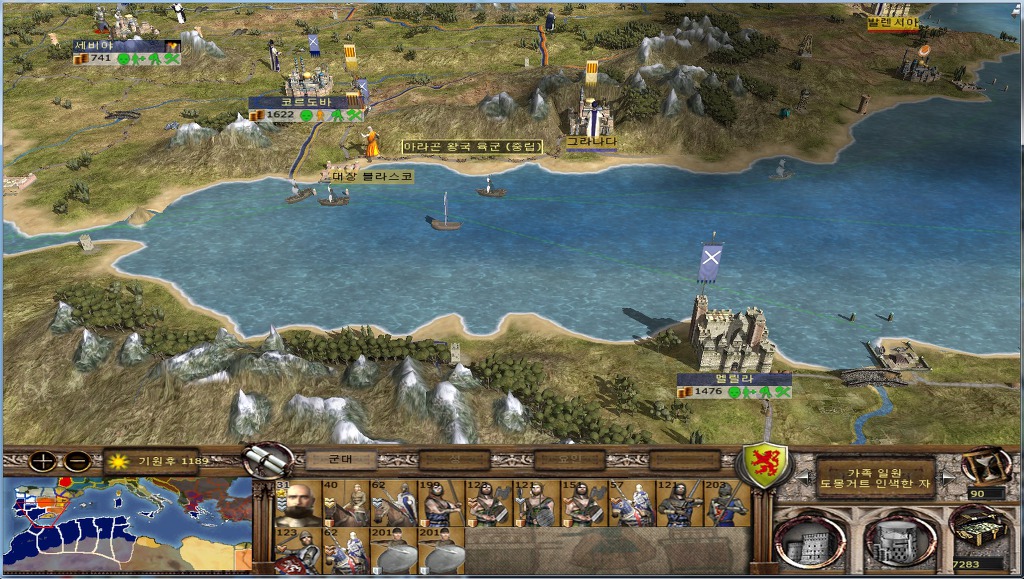Click the family member name panel
The height and width of the screenshot is (579, 1024).
[x=876, y=477]
